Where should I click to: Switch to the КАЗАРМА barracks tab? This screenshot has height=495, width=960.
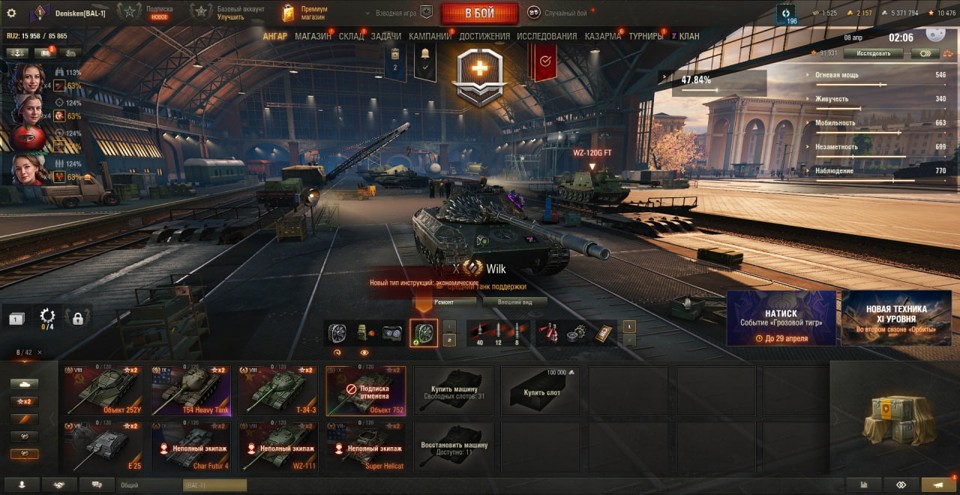coord(603,37)
